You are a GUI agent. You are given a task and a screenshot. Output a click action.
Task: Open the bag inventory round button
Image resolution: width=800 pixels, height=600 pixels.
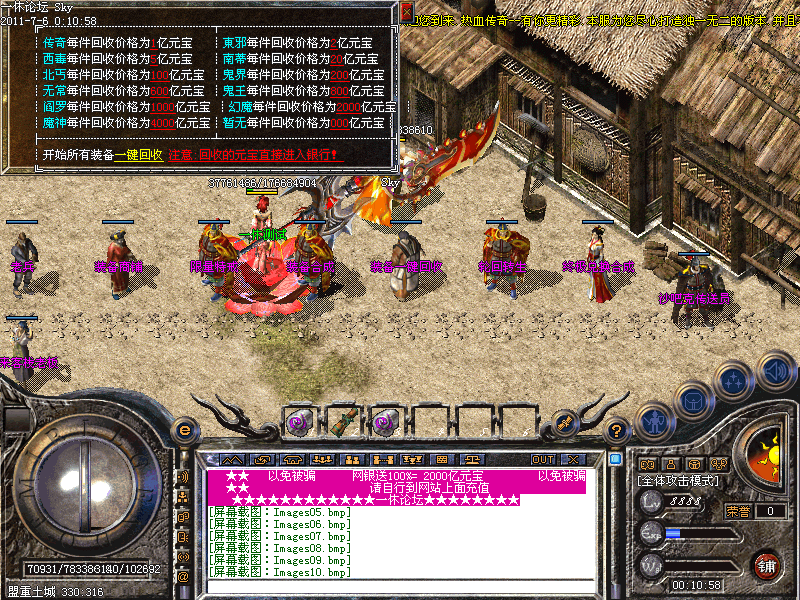pyautogui.click(x=693, y=402)
